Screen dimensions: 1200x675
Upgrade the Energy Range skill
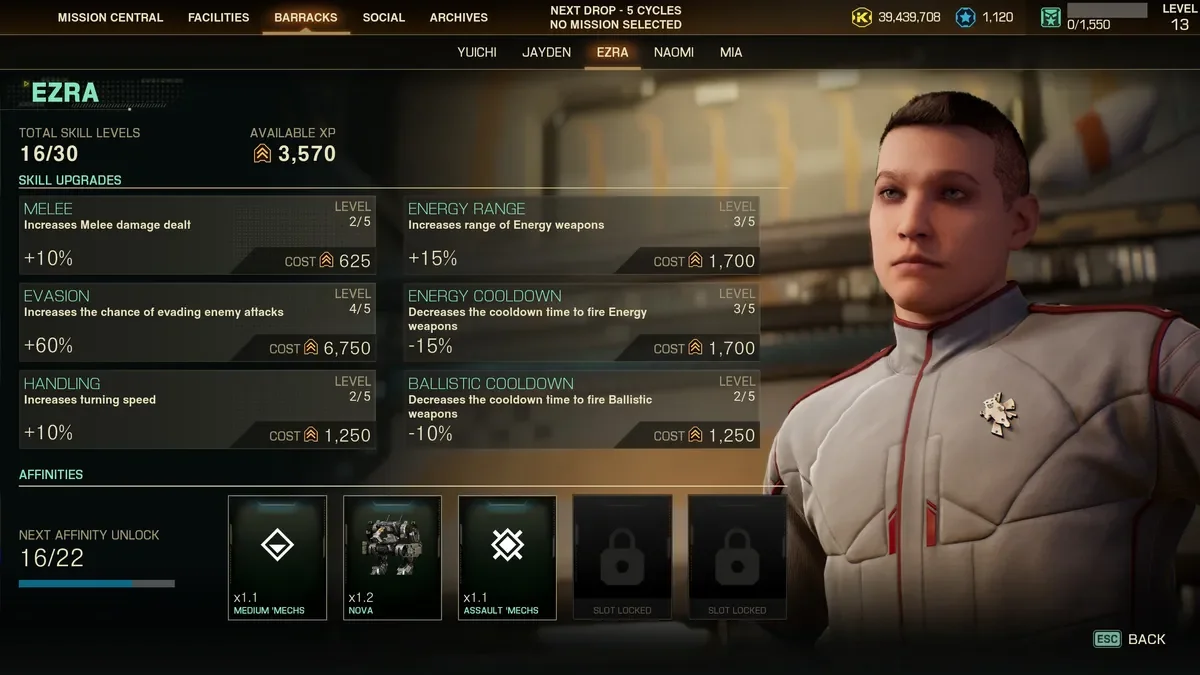(582, 236)
